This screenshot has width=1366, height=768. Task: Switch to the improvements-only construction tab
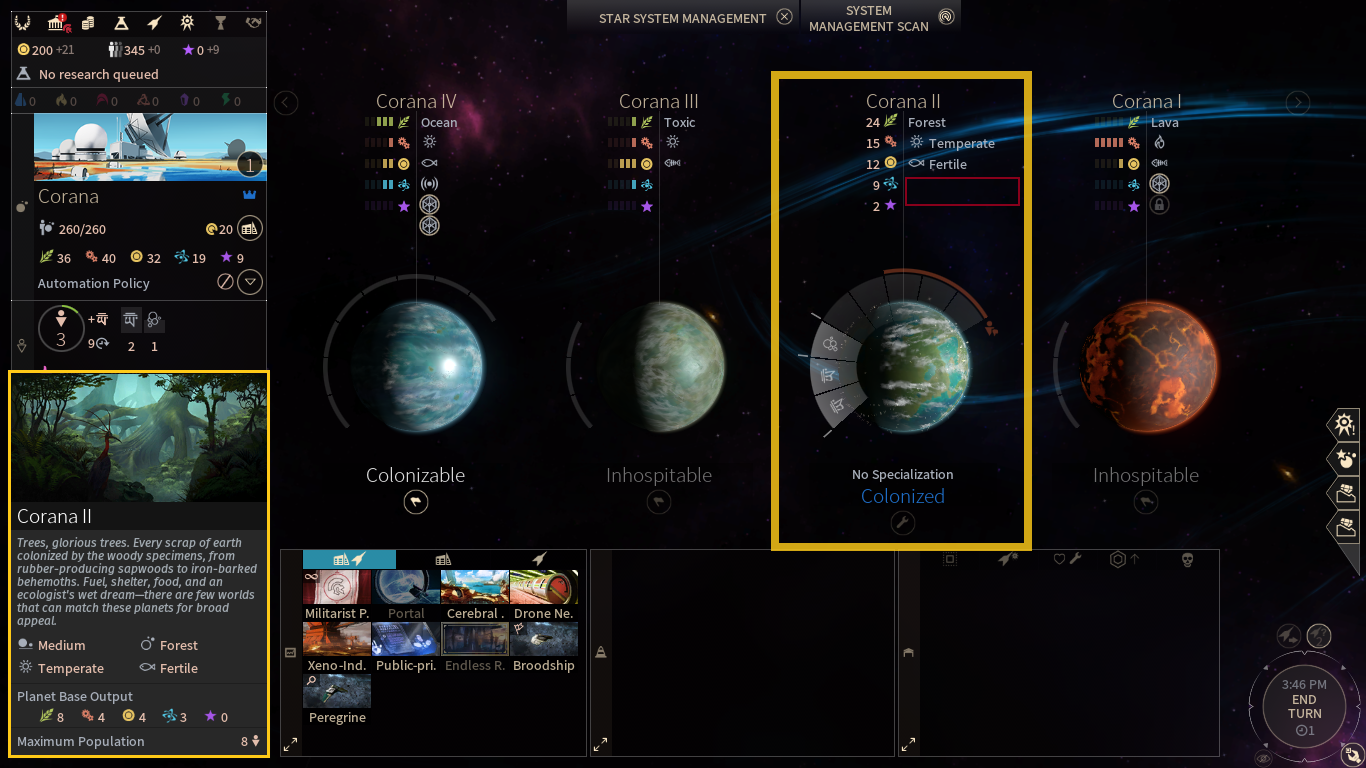442,559
